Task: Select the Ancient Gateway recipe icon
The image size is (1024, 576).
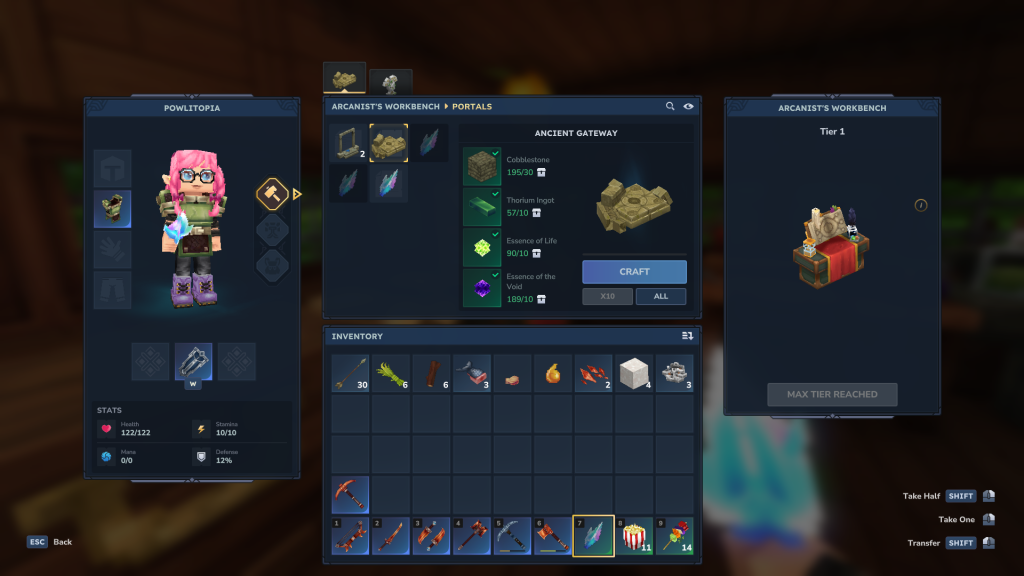Action: 389,143
